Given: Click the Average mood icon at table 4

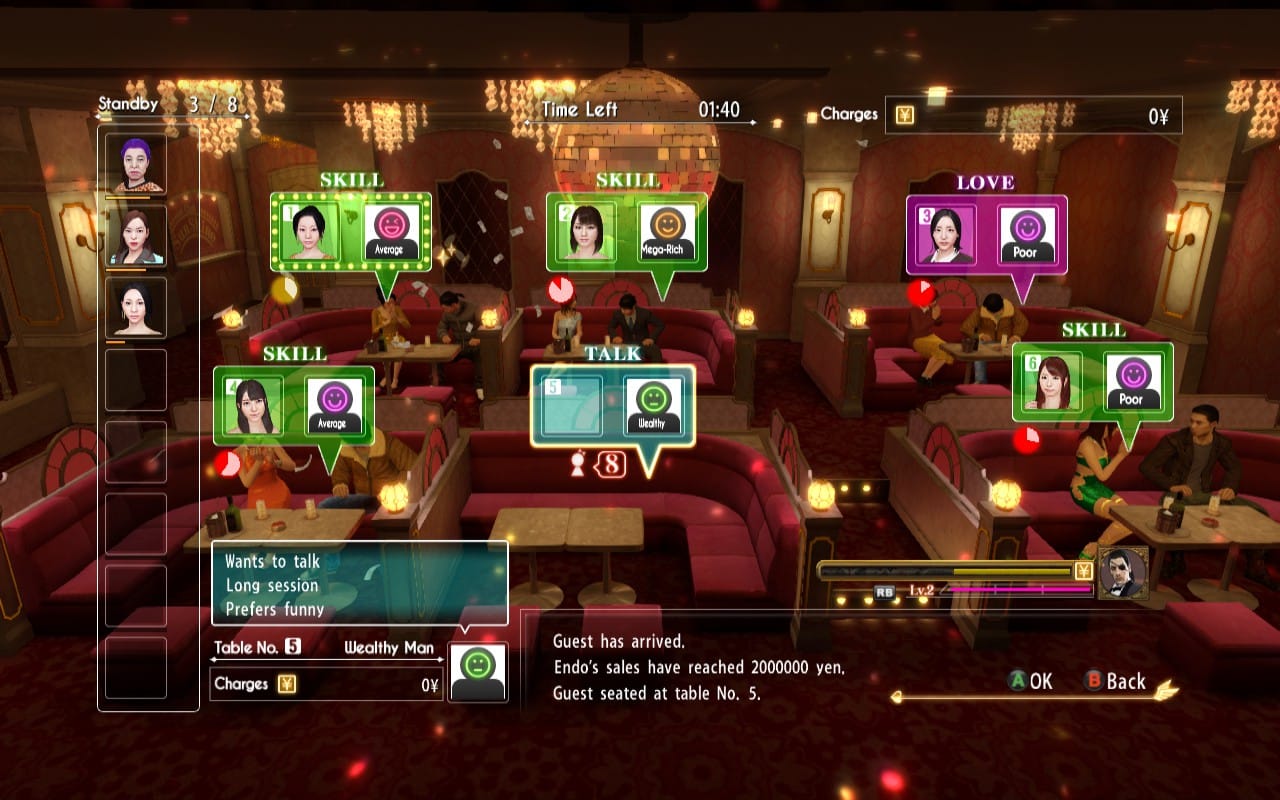Looking at the screenshot, I should [x=333, y=406].
